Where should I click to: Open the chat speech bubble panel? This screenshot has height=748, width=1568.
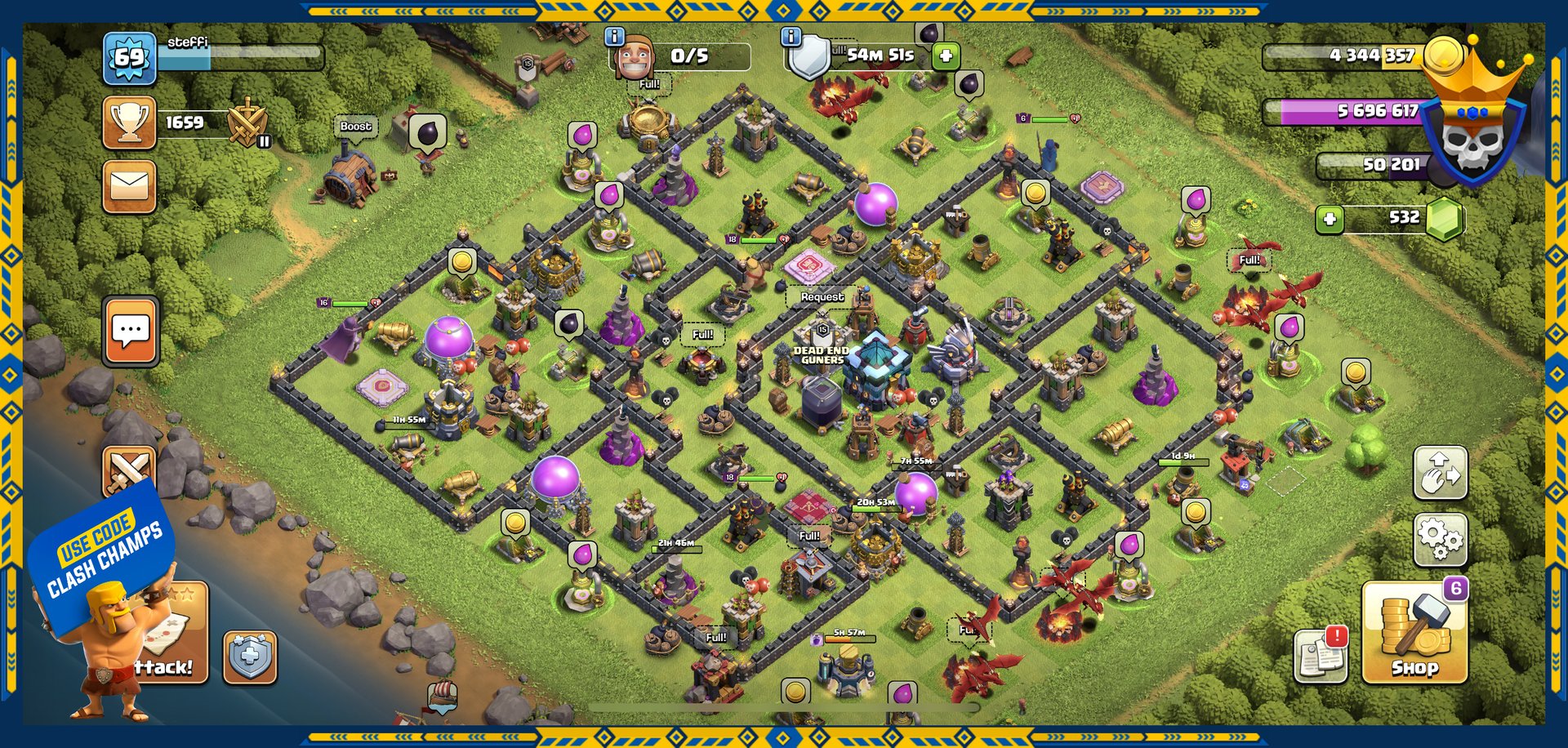[131, 332]
